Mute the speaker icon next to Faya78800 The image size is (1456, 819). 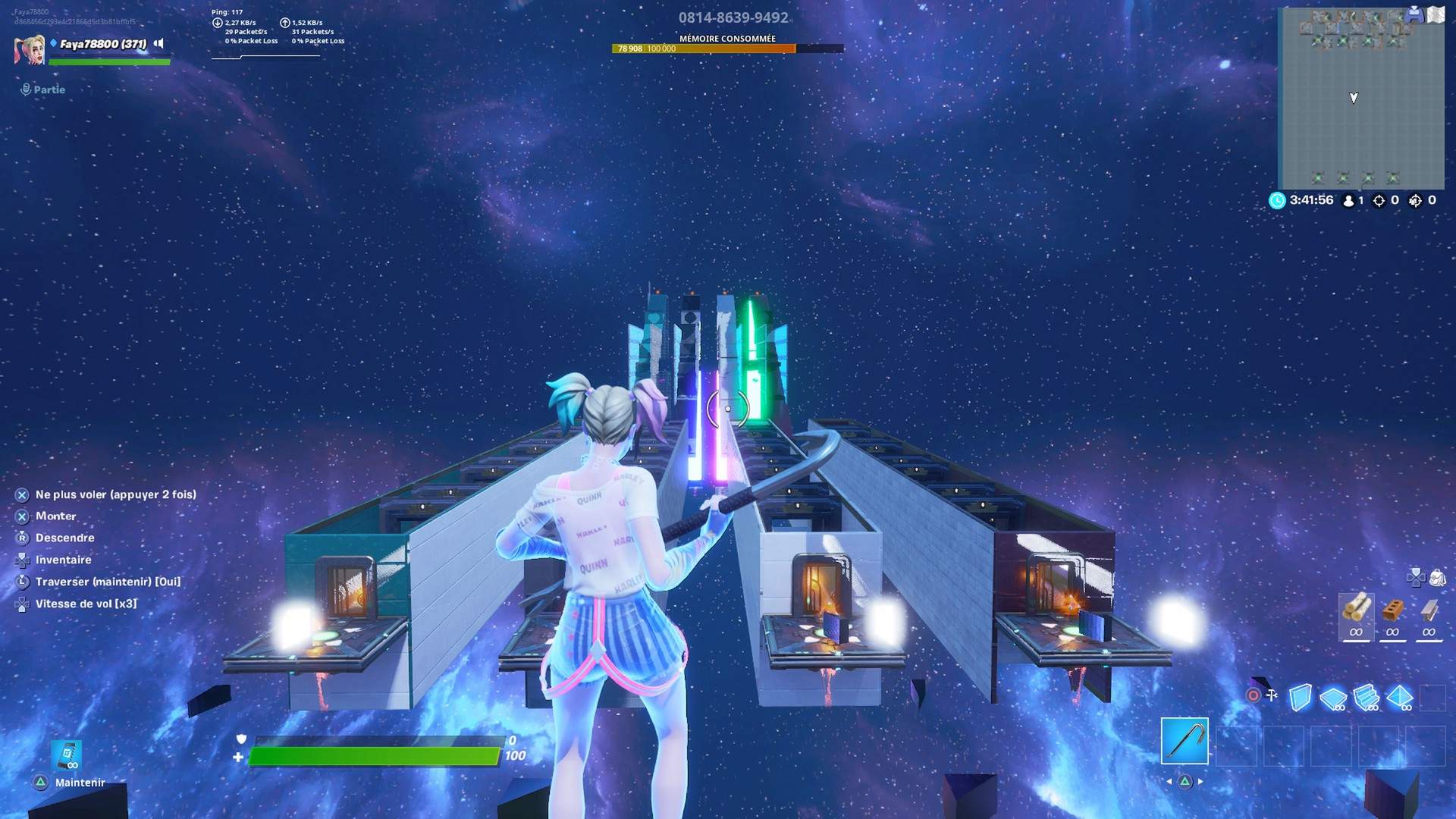click(x=157, y=44)
